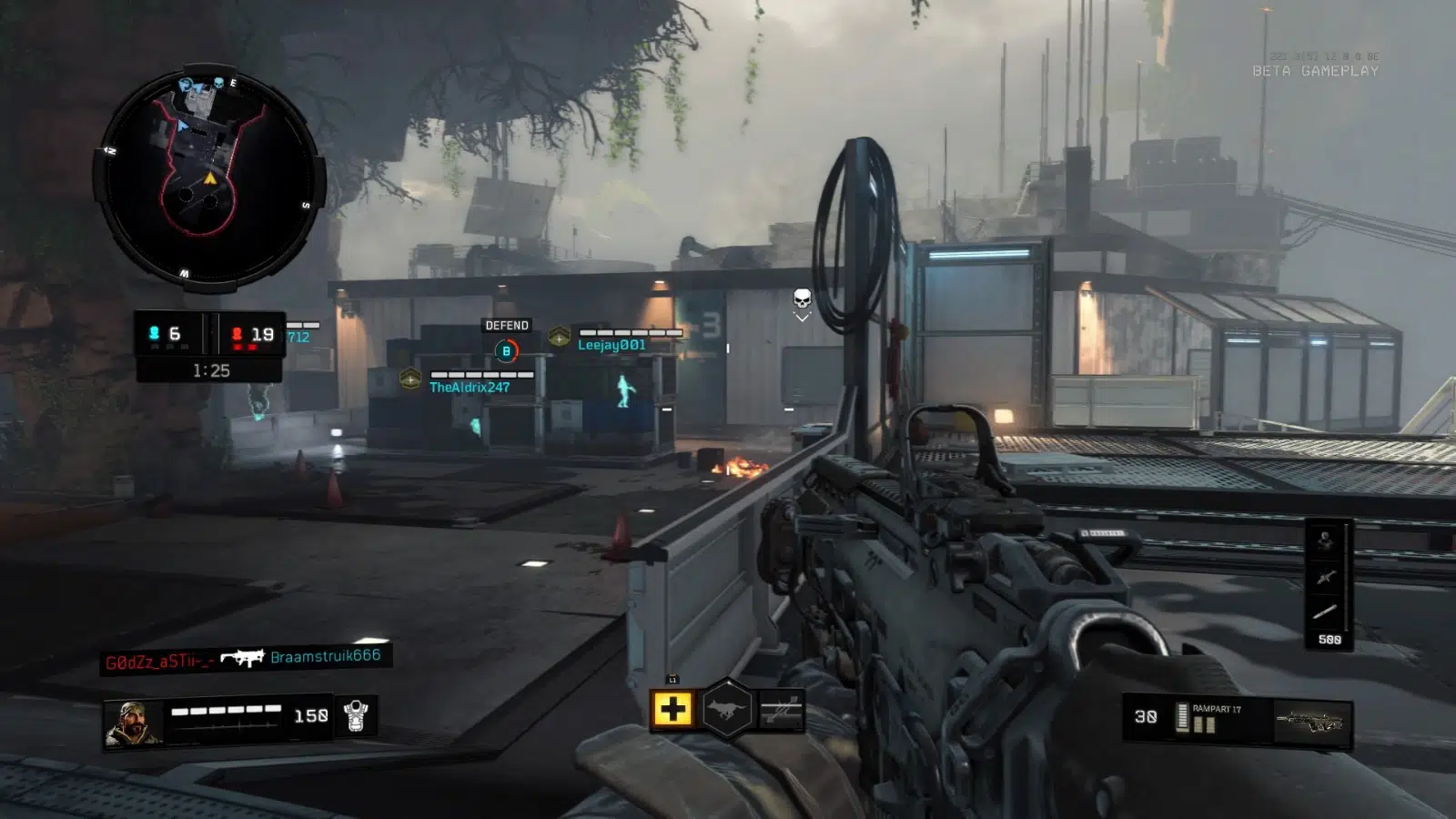This screenshot has height=819, width=1456.
Task: Select the barbed wire equipment slot
Action: tap(782, 710)
